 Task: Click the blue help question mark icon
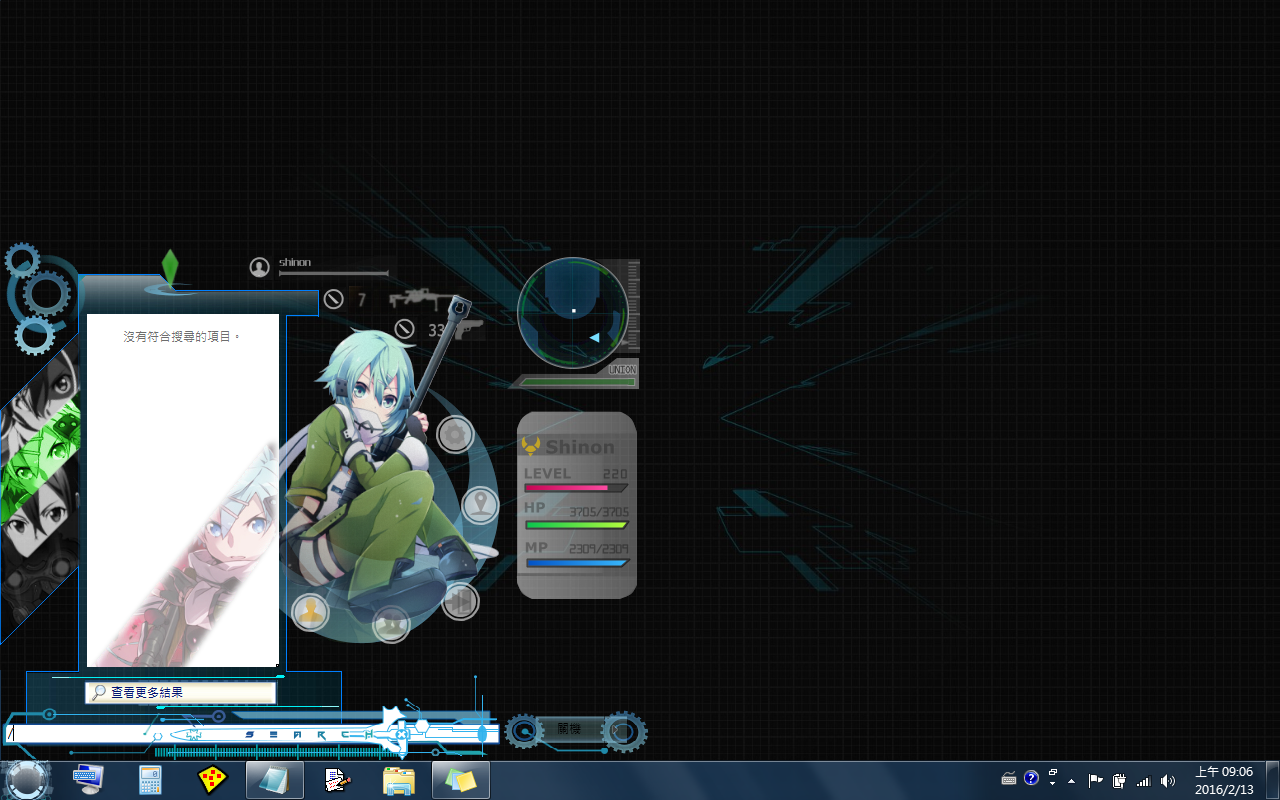(x=1032, y=778)
